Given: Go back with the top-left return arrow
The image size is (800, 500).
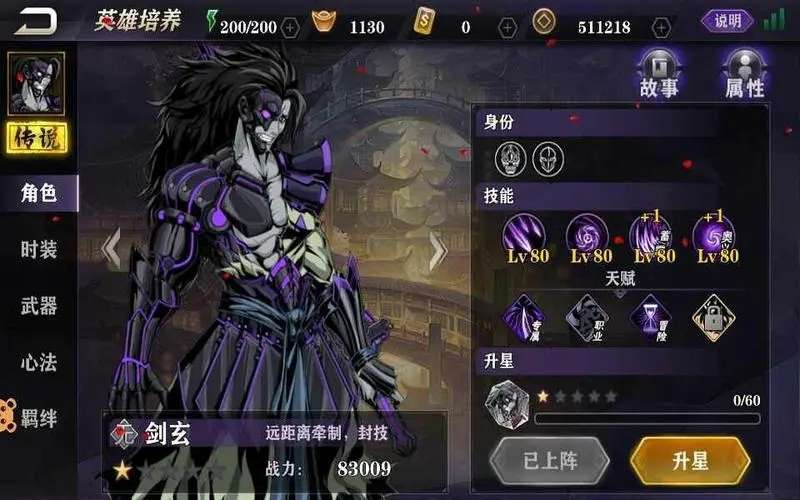Looking at the screenshot, I should click(x=36, y=21).
